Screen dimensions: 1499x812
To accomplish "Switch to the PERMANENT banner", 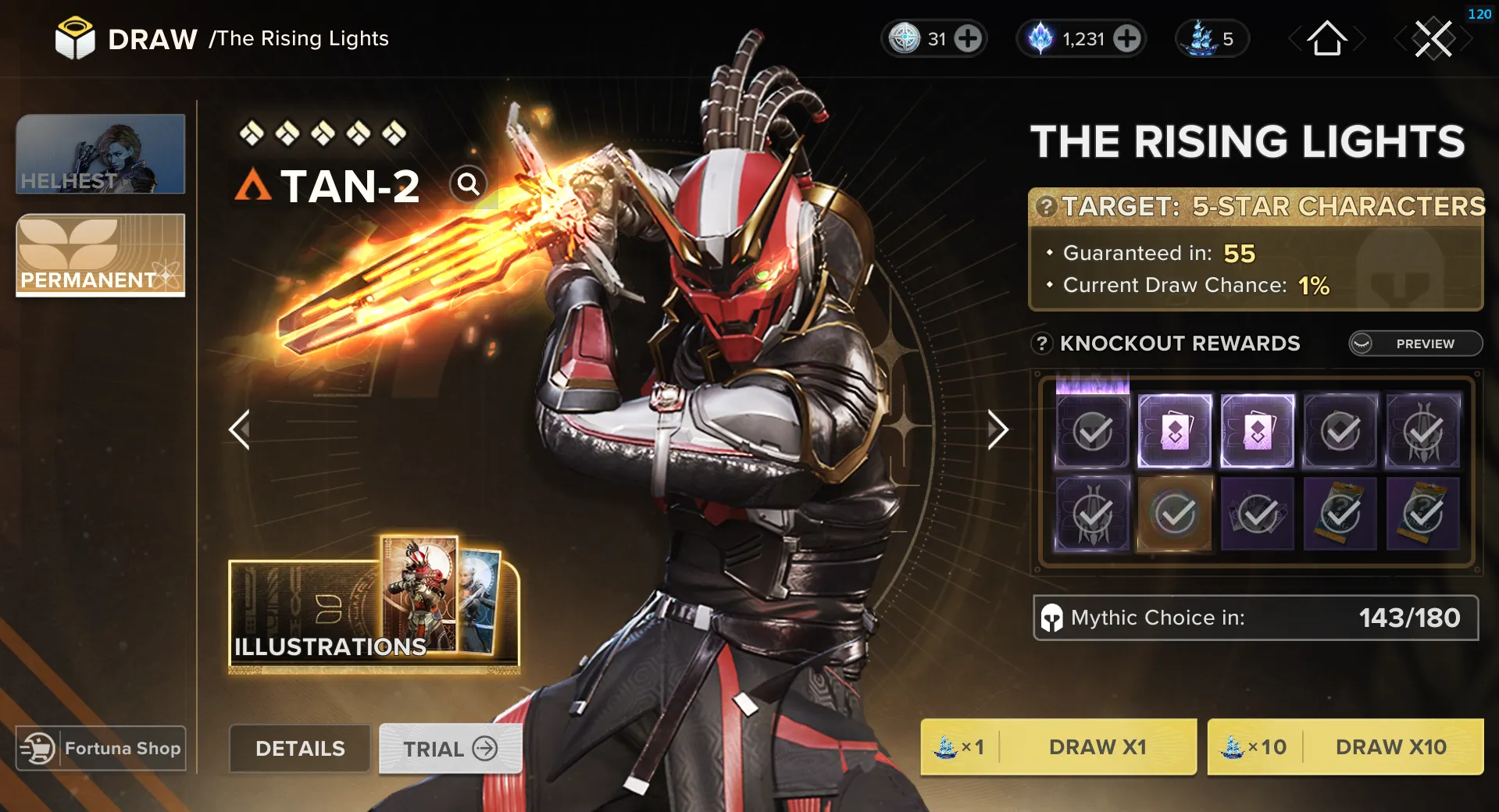I will 100,256.
